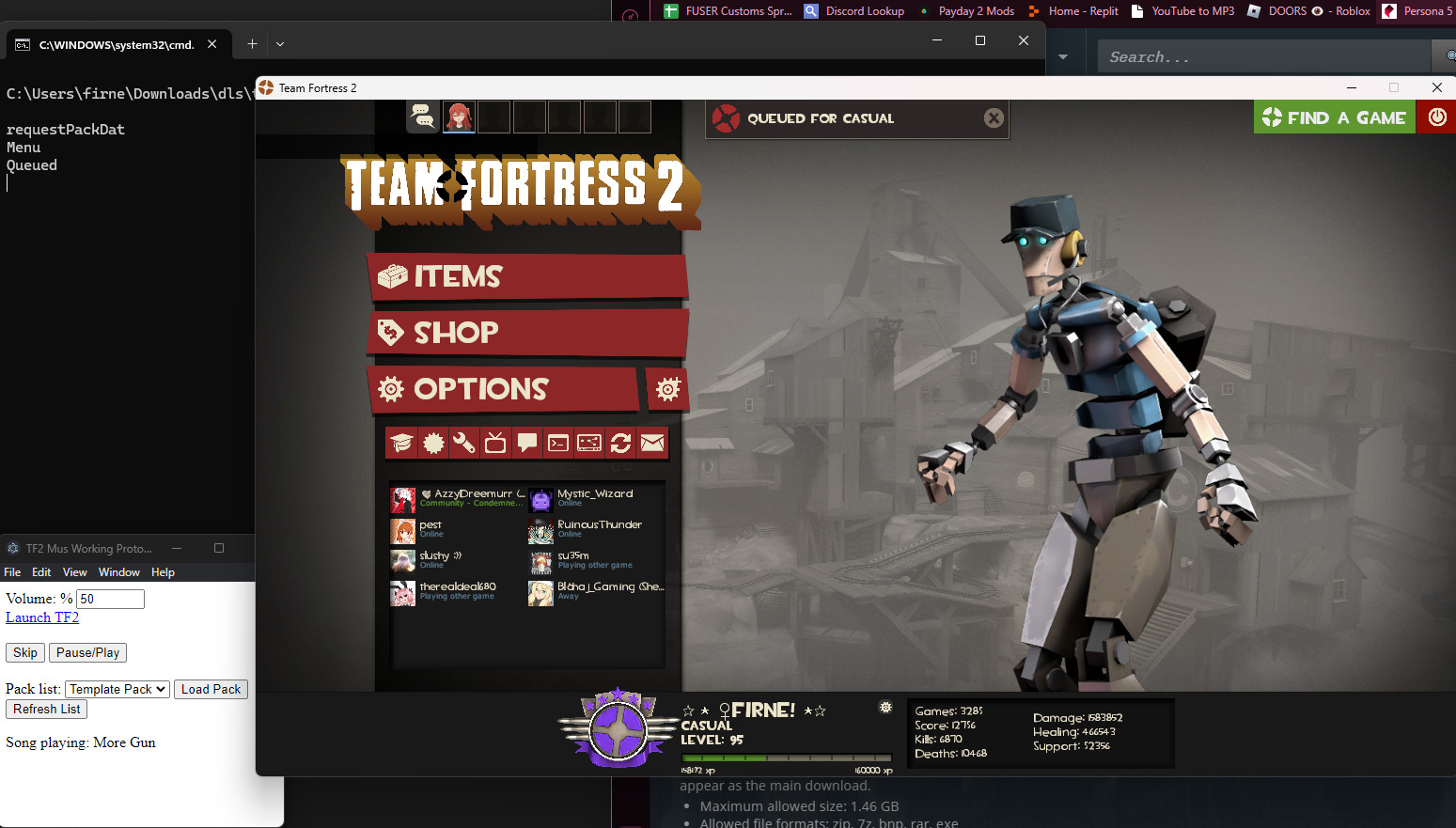
Task: Select the wrench Workshop icon
Action: coord(464,443)
